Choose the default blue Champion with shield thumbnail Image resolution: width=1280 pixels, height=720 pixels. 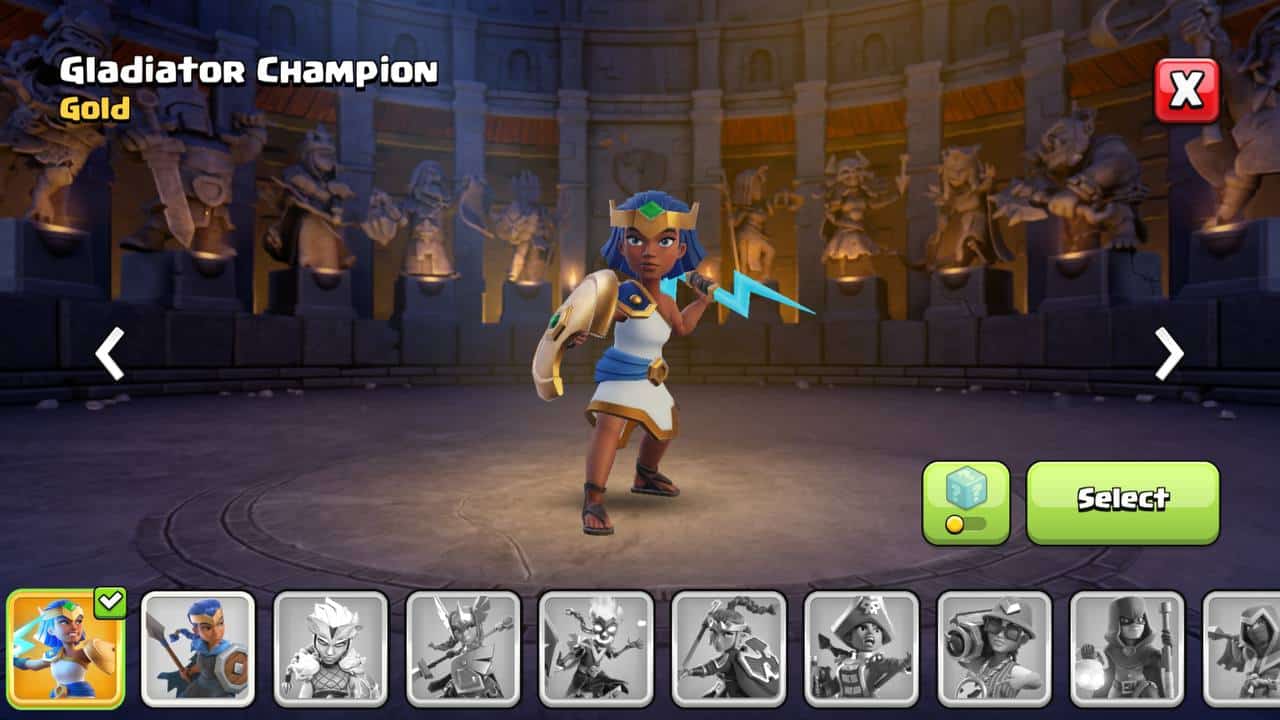pyautogui.click(x=198, y=648)
